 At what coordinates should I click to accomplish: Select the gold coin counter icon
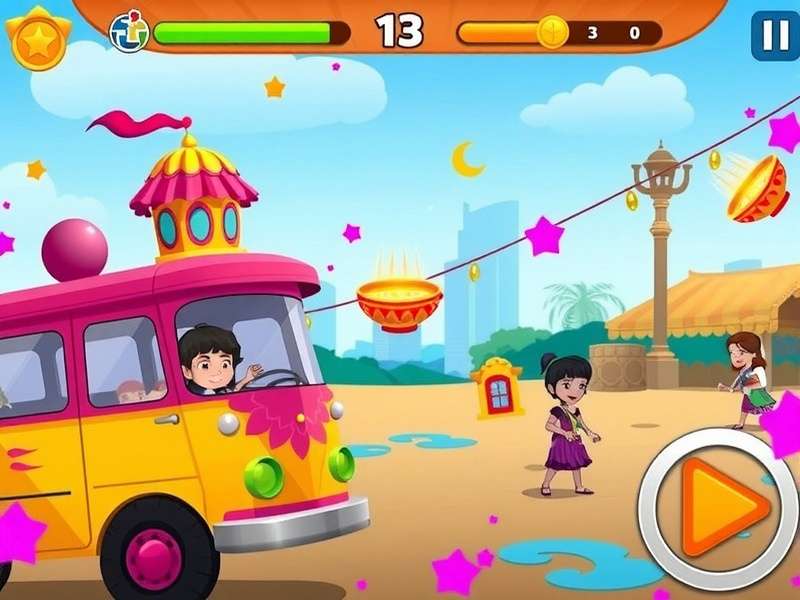pos(552,33)
